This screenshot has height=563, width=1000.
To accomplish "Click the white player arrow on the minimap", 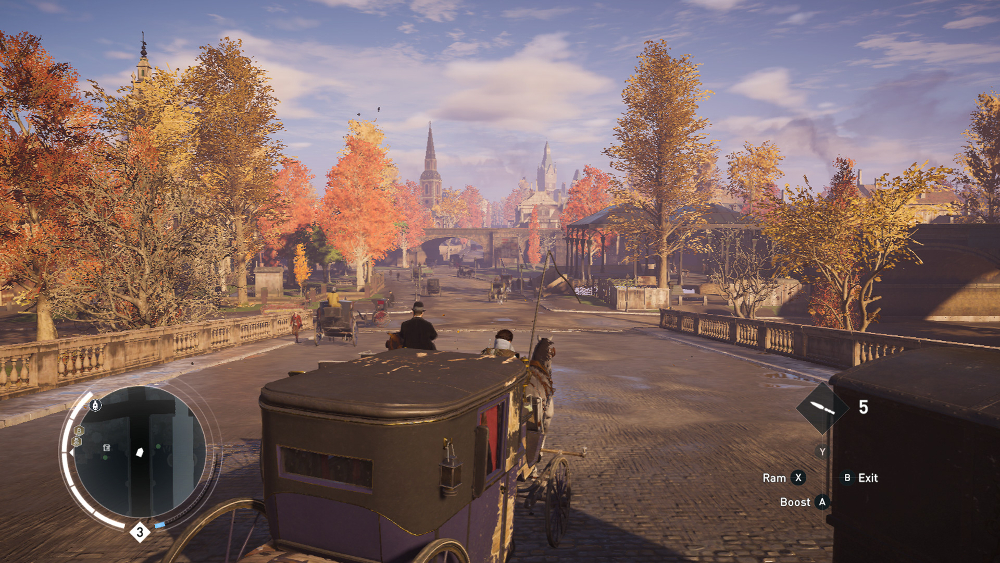I will pos(141,452).
